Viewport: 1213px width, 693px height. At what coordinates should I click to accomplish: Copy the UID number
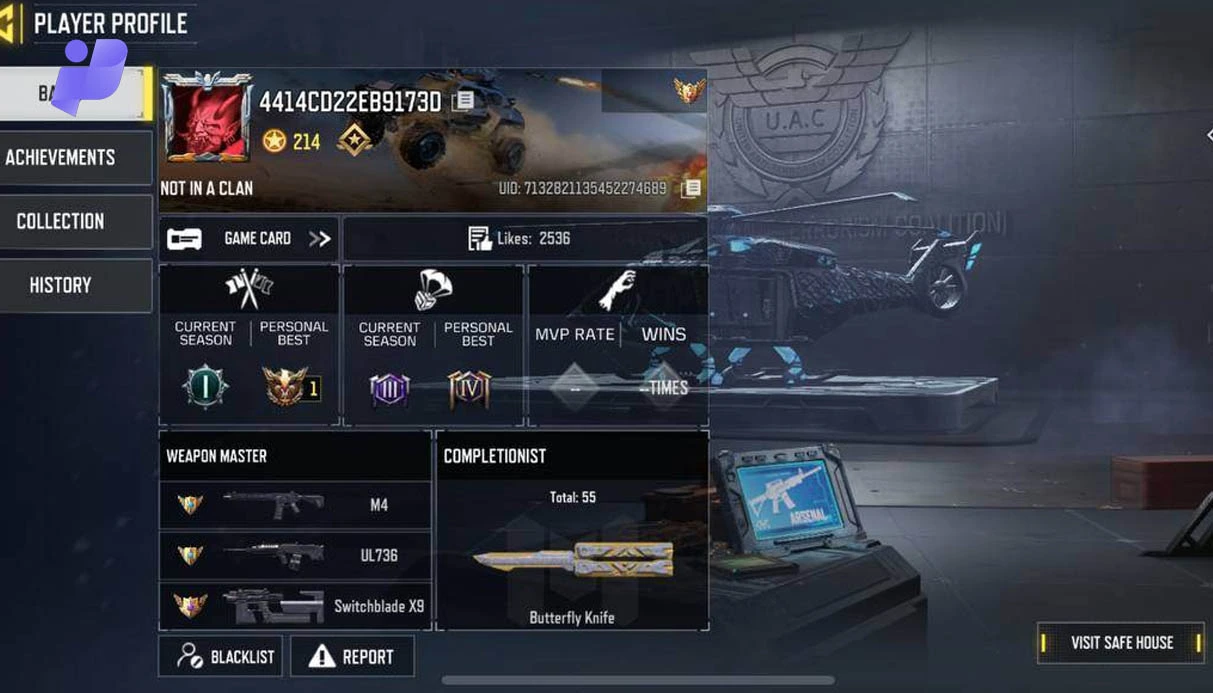[x=690, y=188]
